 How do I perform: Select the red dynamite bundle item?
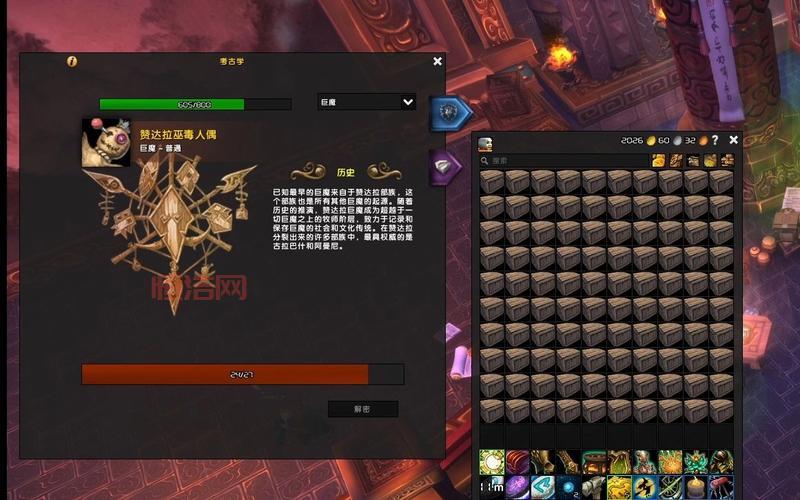721,487
